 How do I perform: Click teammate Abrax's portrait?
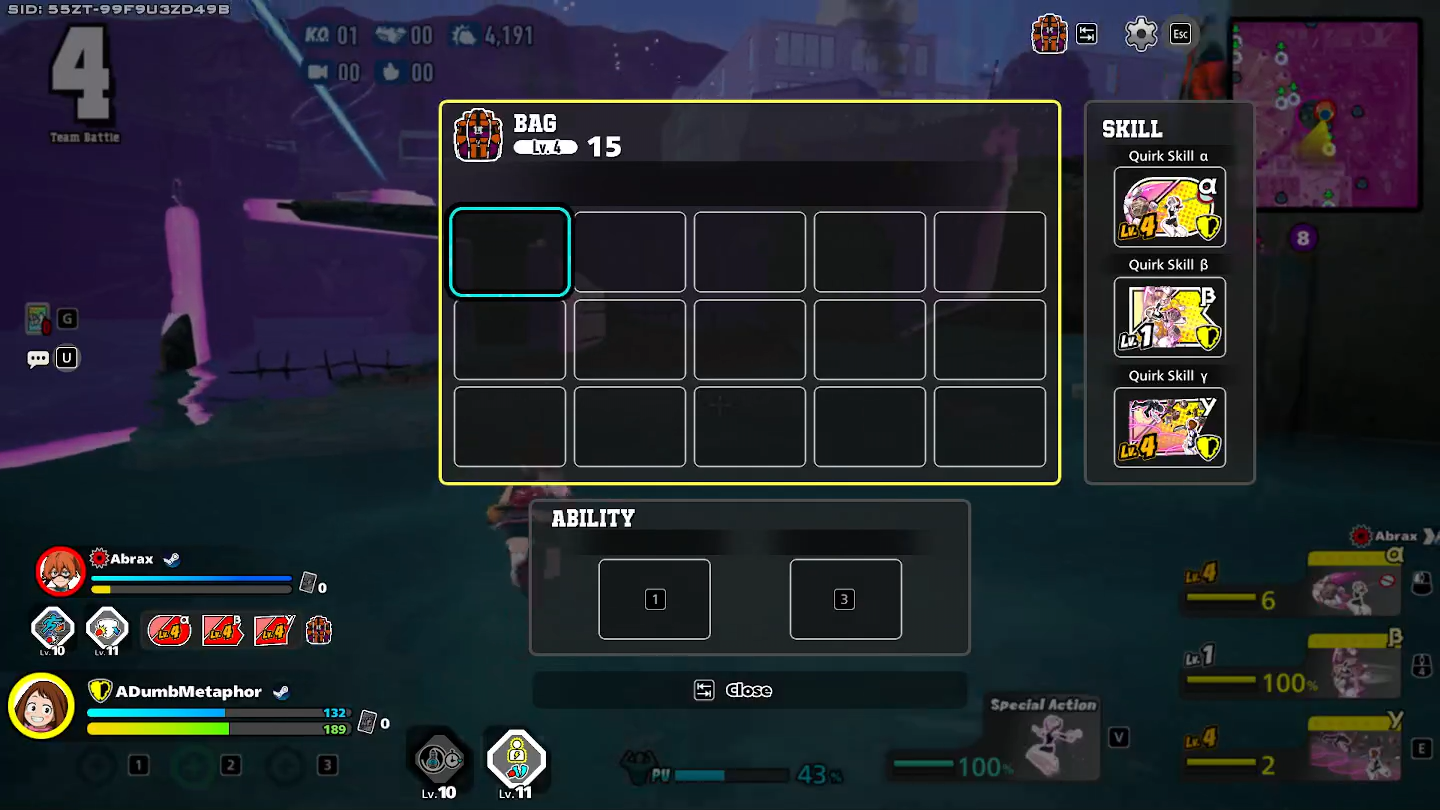pyautogui.click(x=61, y=571)
